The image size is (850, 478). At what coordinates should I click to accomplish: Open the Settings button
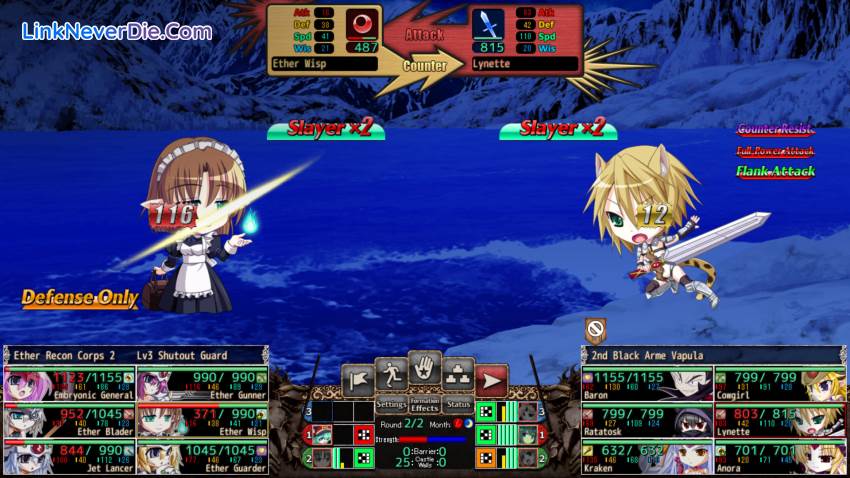coord(391,405)
